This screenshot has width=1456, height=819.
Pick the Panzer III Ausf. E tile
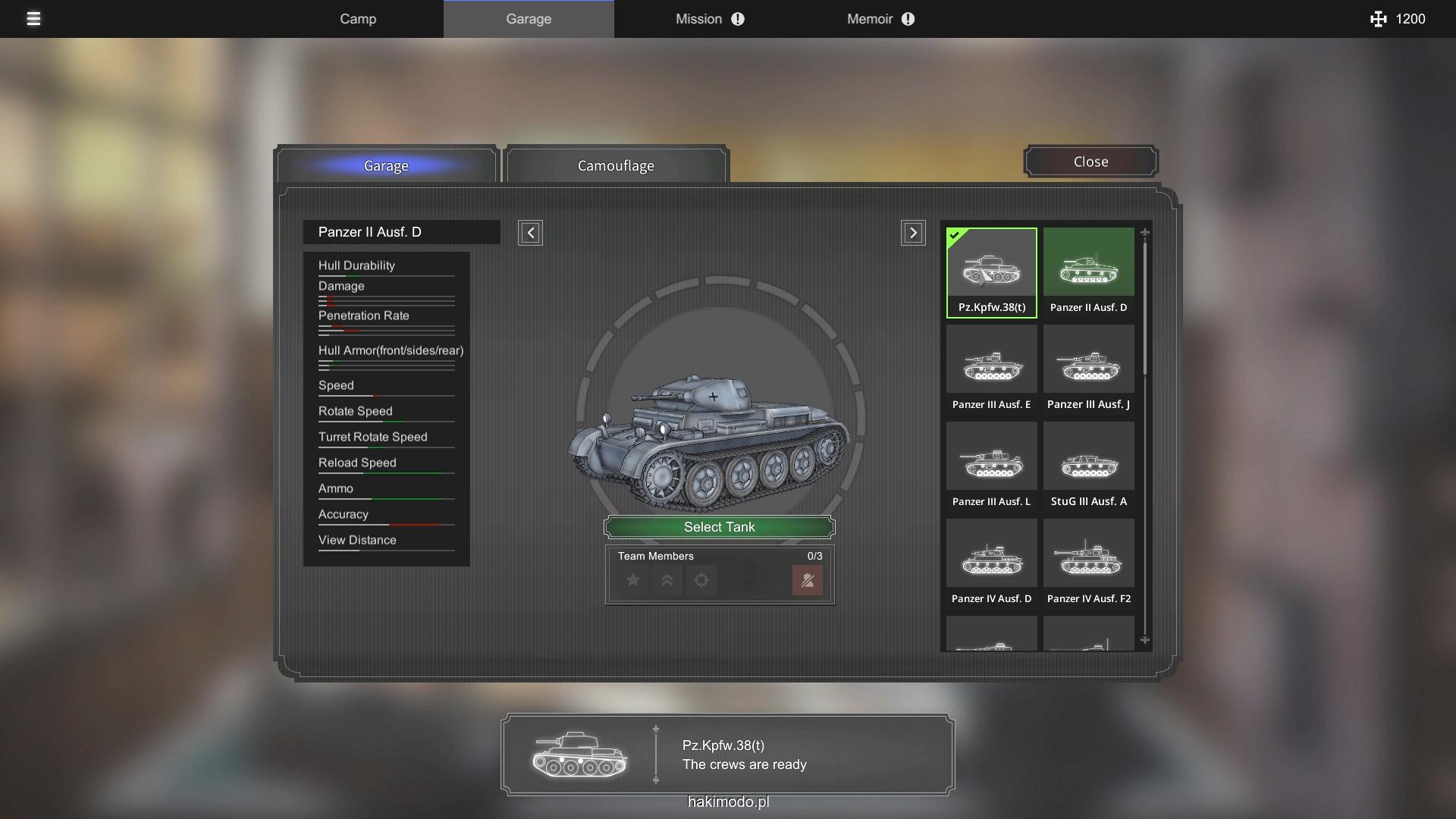pyautogui.click(x=991, y=369)
